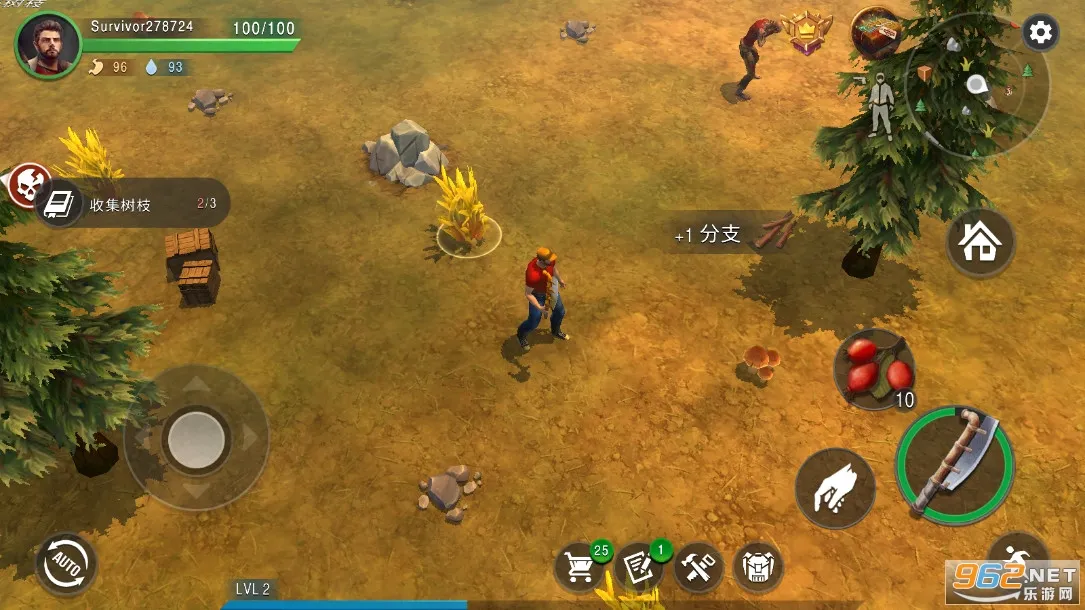The height and width of the screenshot is (610, 1085).
Task: Open the supply crate event icon
Action: point(874,32)
